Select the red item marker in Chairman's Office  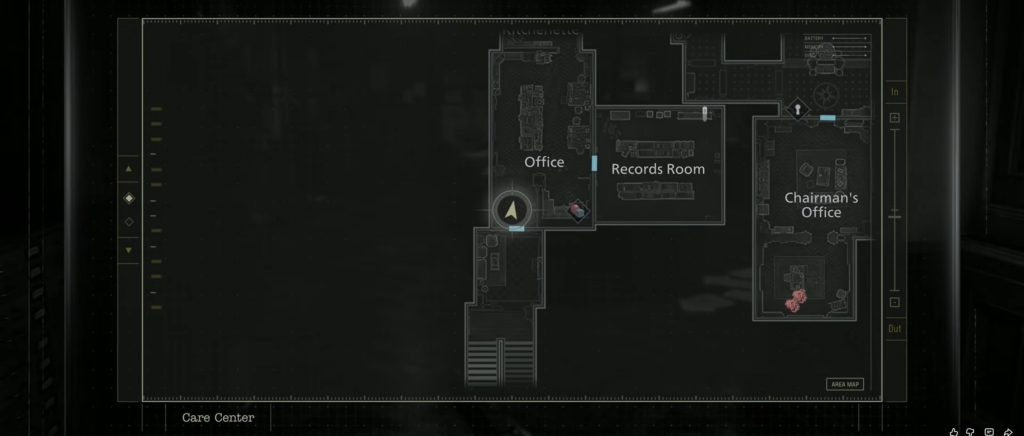(795, 302)
